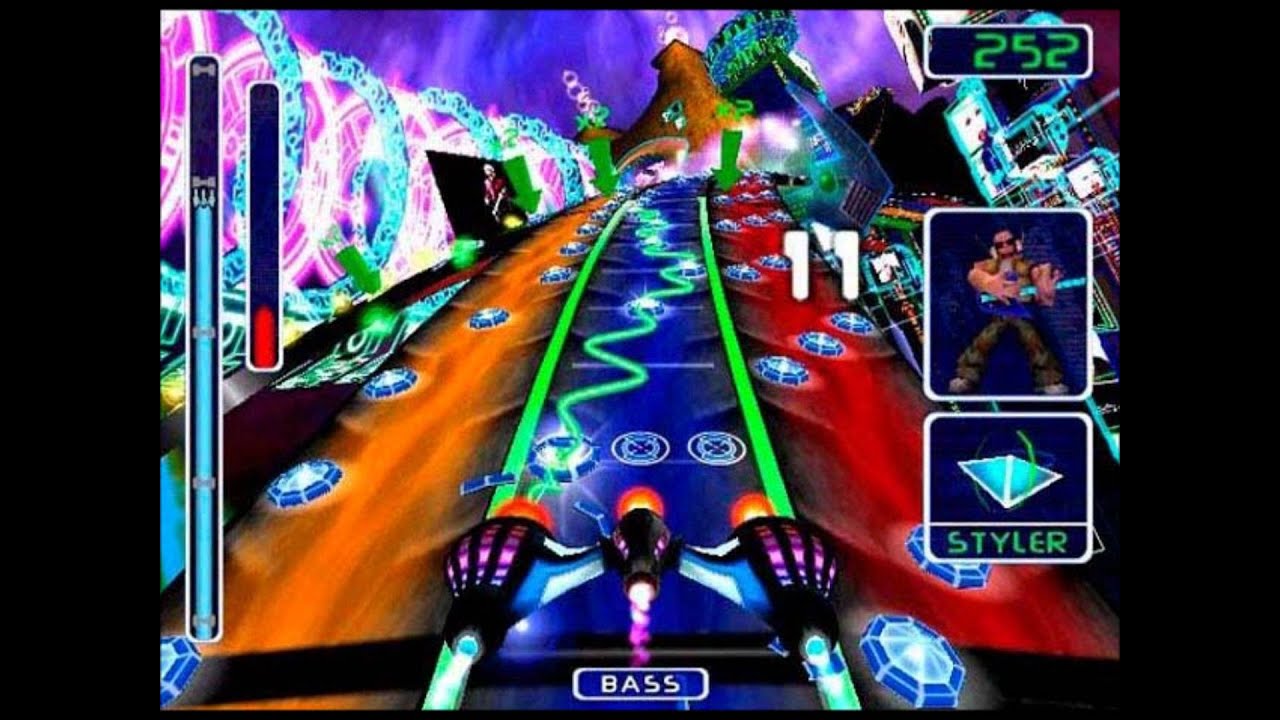1280x720 pixels.
Task: Select the guitarist avatar portrait
Action: (1007, 305)
